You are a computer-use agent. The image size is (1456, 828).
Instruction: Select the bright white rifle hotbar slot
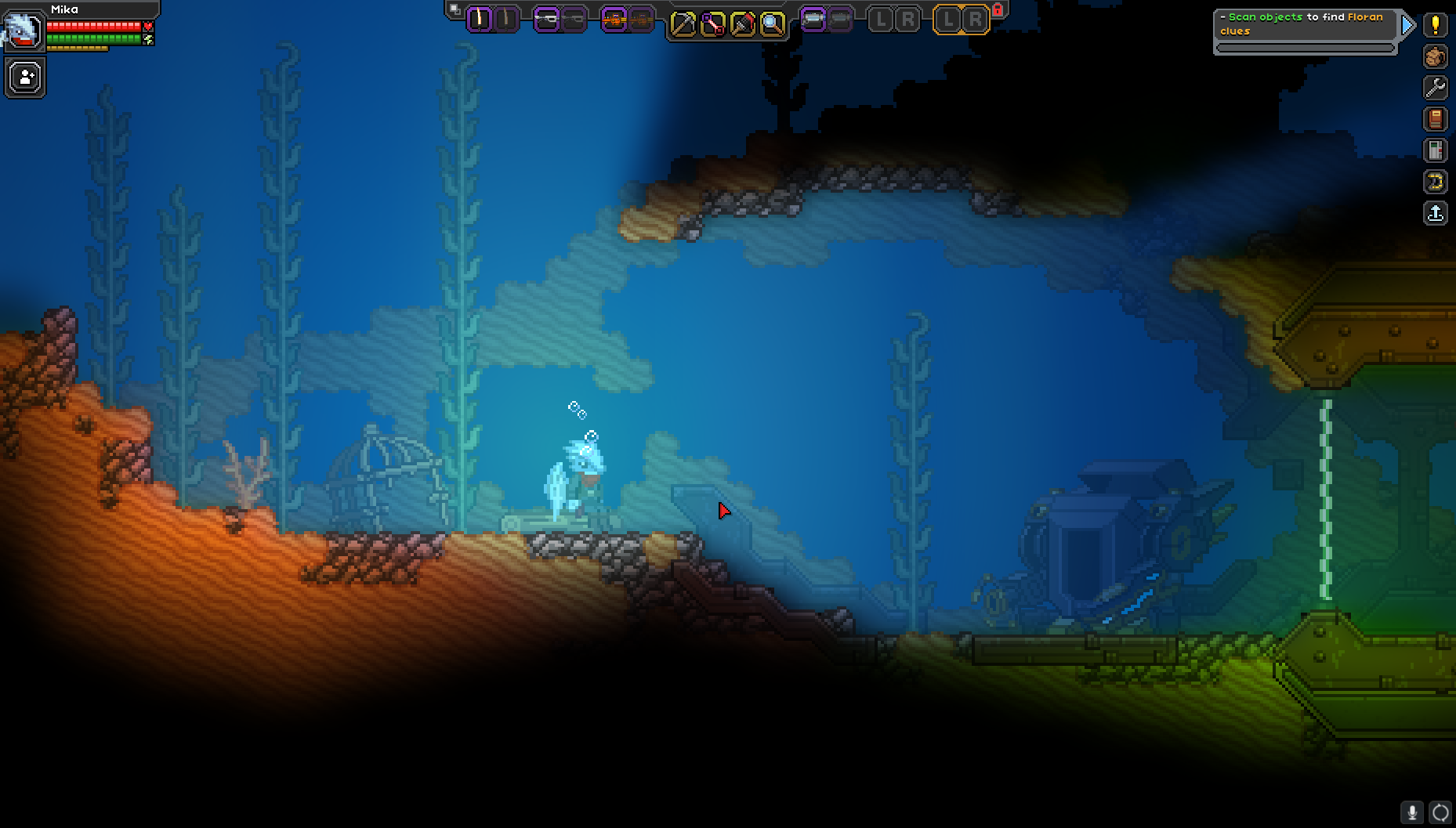point(546,19)
